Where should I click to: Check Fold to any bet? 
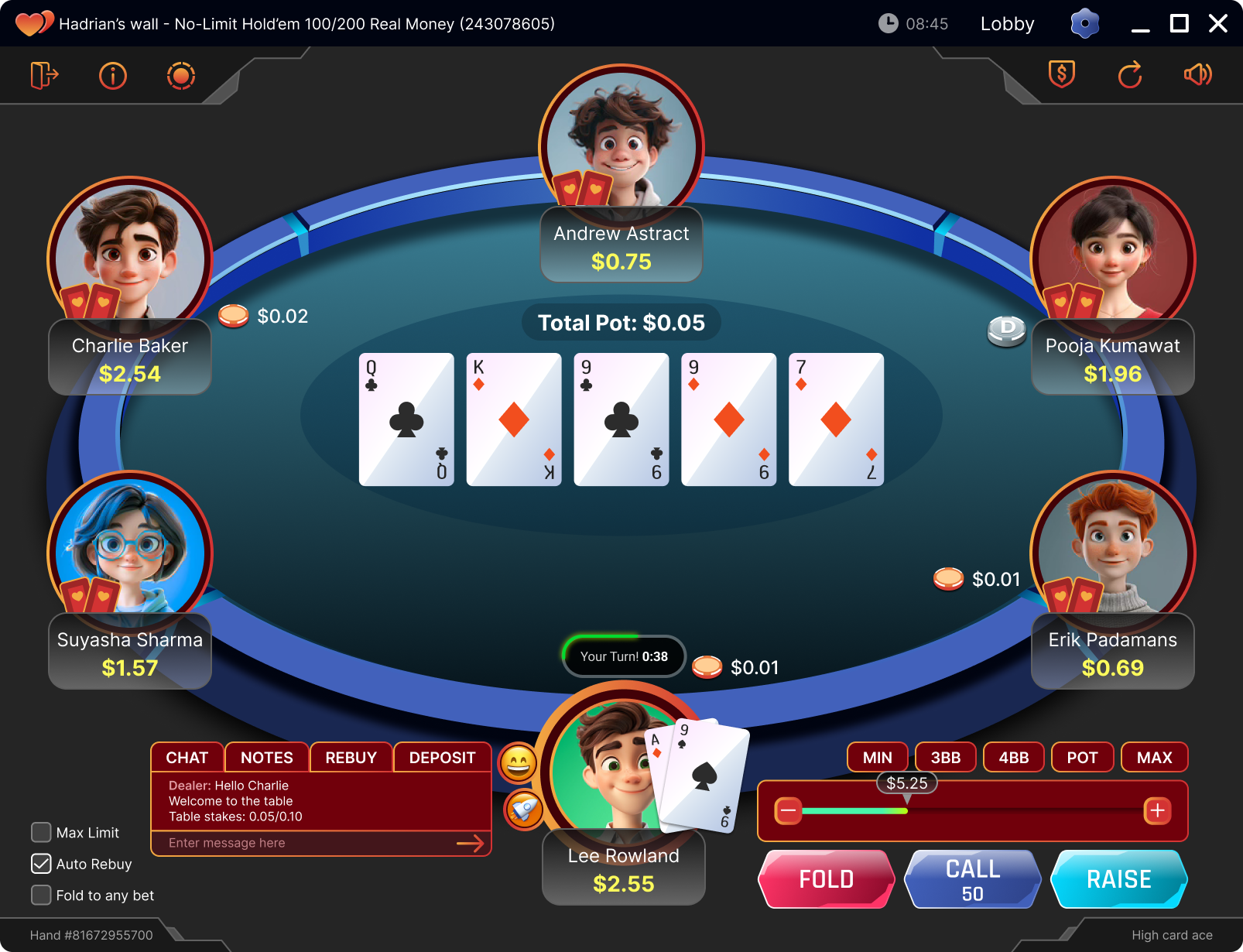coord(40,895)
